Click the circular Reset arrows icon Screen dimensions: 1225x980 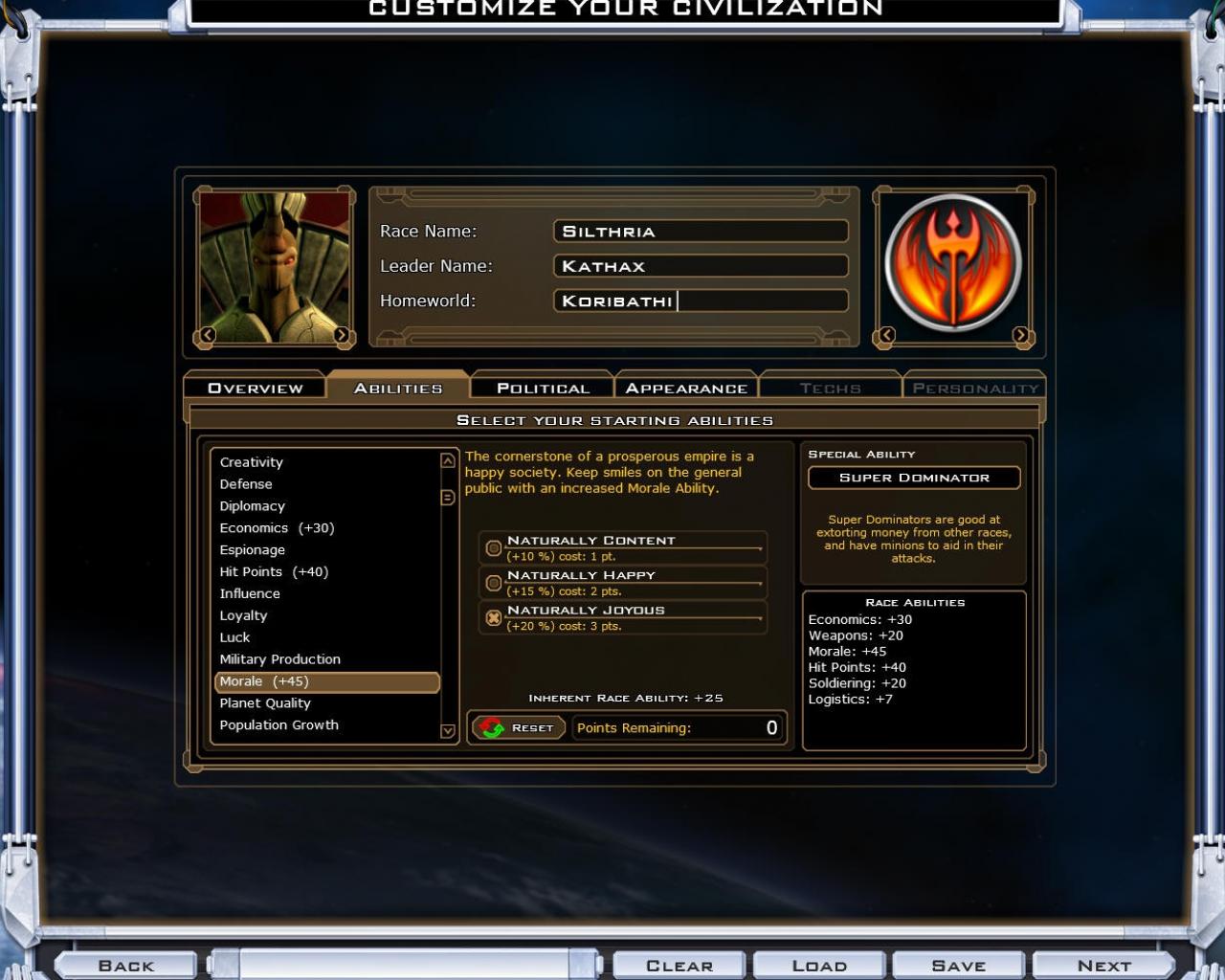tap(488, 726)
